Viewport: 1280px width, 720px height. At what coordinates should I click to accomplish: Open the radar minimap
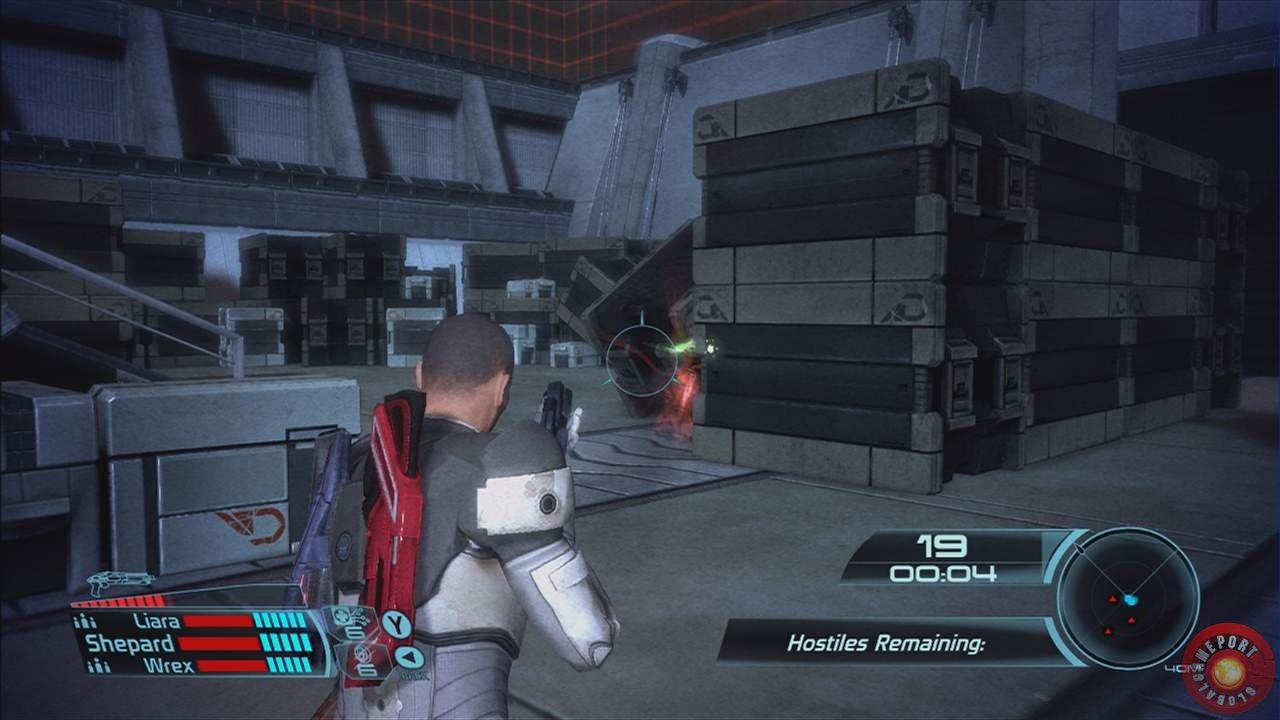[x=1128, y=597]
